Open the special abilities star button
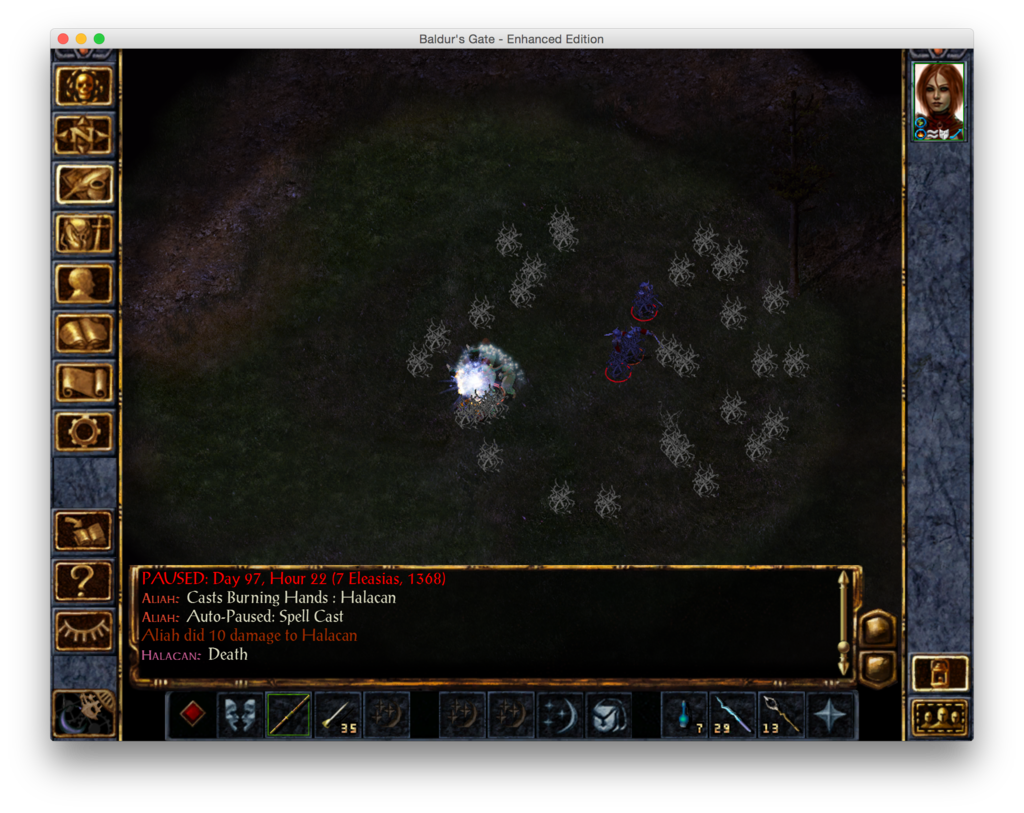The height and width of the screenshot is (813, 1024). (831, 715)
